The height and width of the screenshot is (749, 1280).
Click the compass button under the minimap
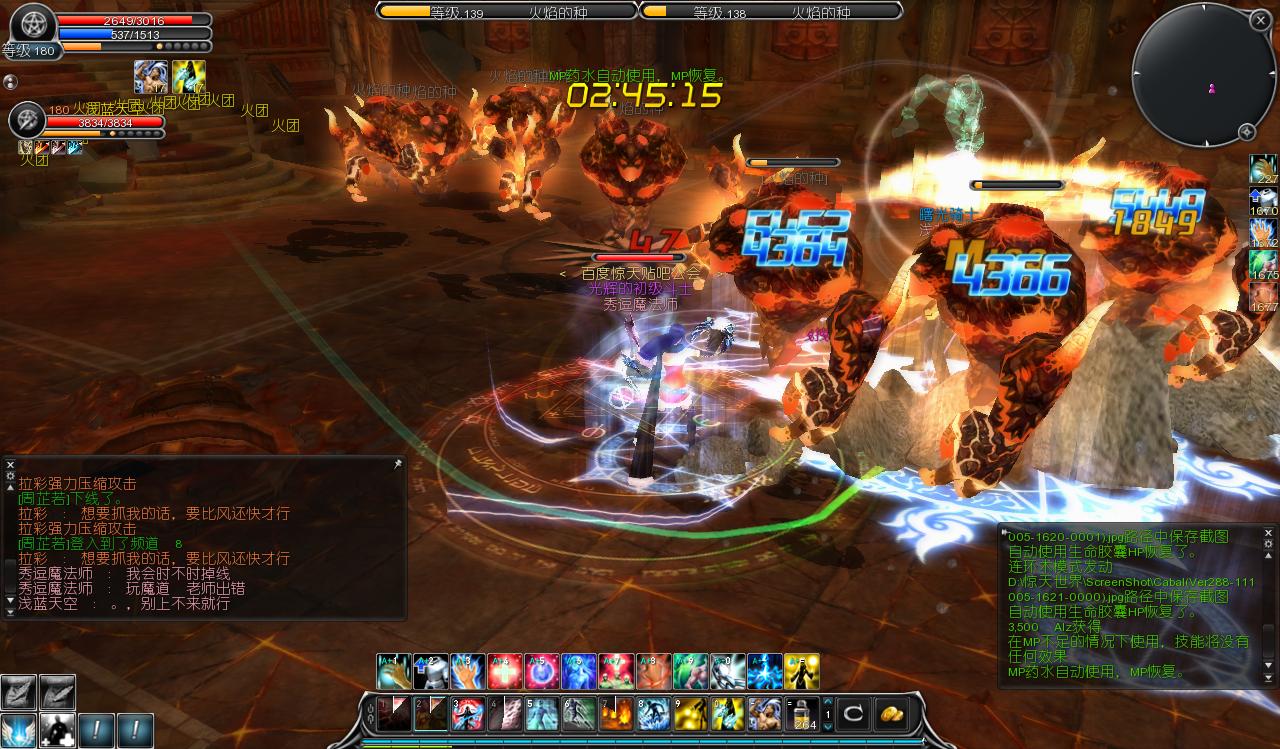tap(1247, 132)
